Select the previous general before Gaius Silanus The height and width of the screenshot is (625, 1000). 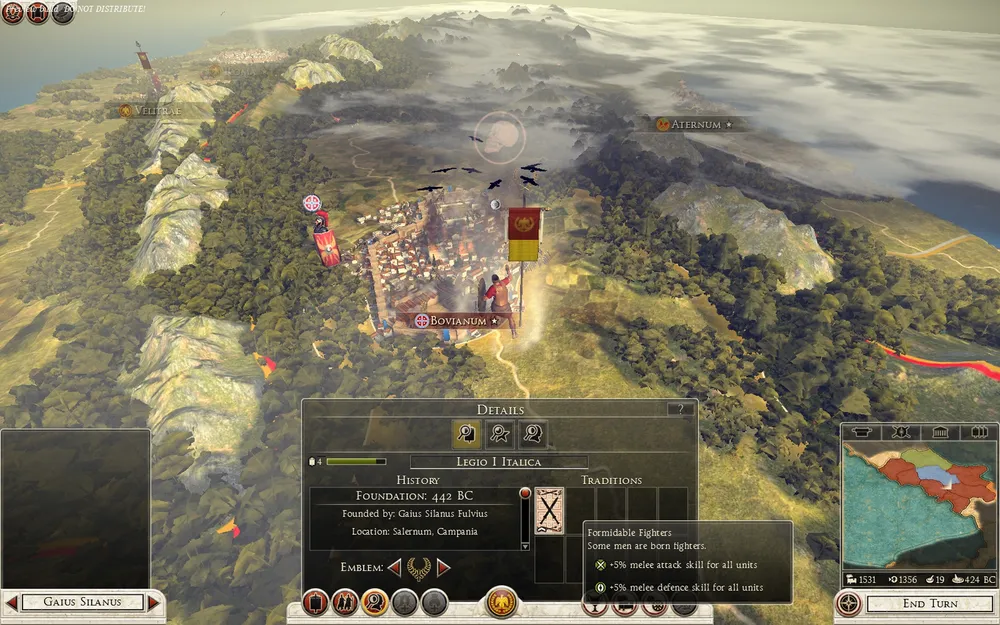[11, 602]
